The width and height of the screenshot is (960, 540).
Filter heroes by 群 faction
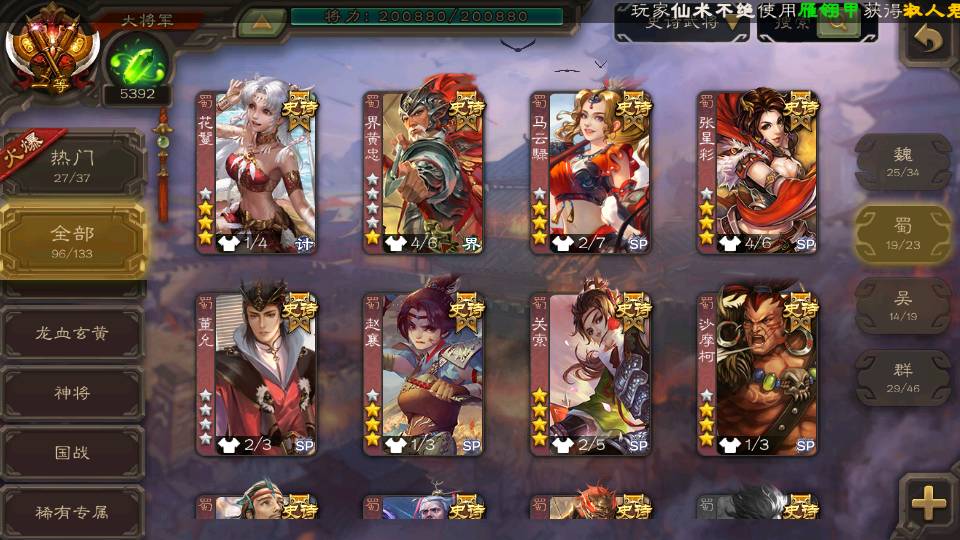pos(903,377)
